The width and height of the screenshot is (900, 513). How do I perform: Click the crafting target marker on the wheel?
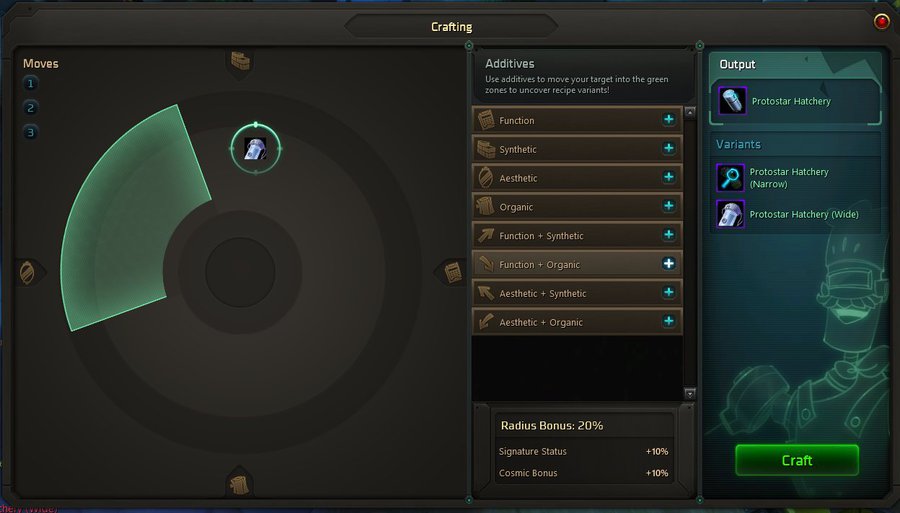[x=255, y=148]
